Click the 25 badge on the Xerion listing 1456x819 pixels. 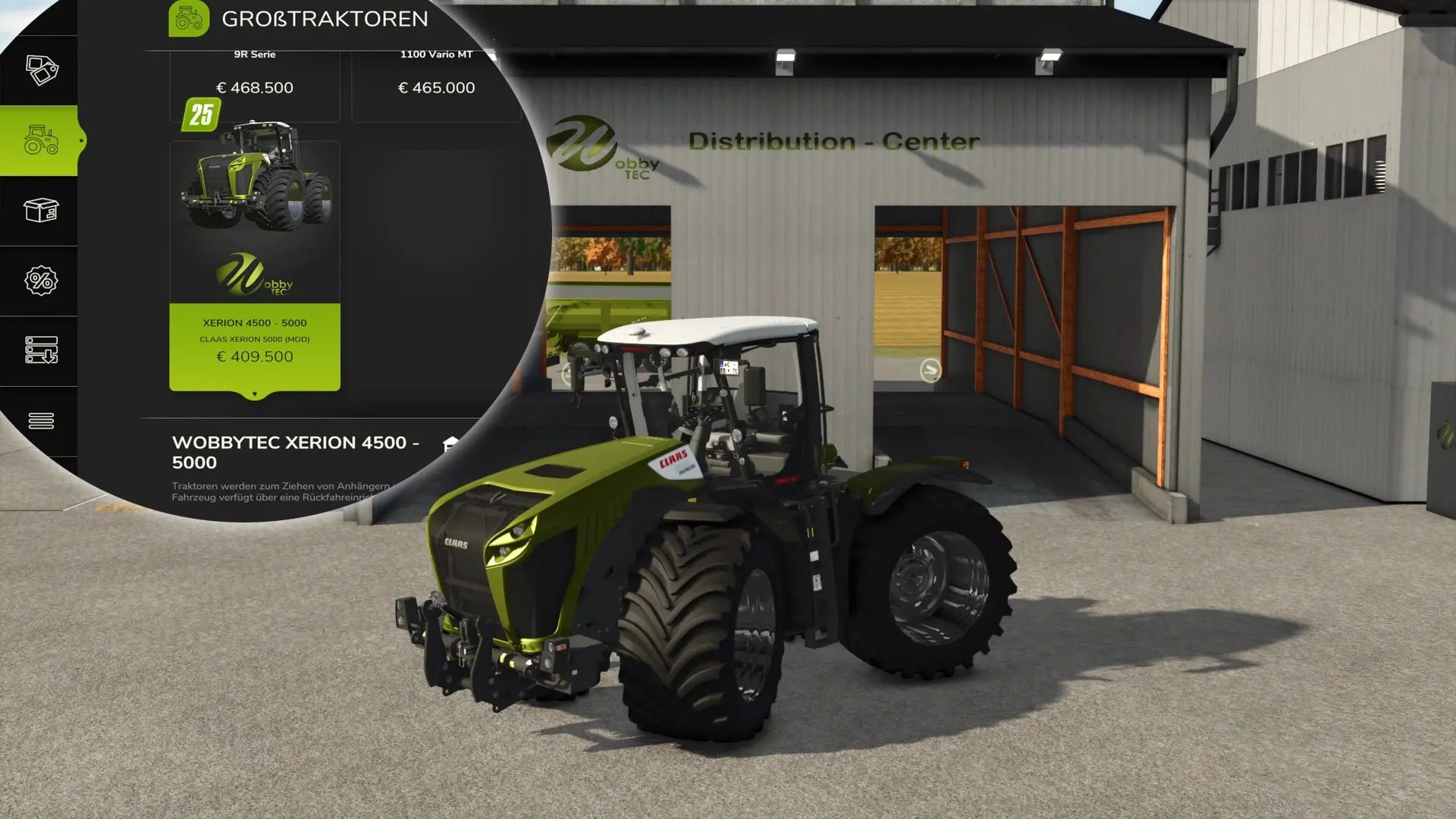pyautogui.click(x=200, y=114)
